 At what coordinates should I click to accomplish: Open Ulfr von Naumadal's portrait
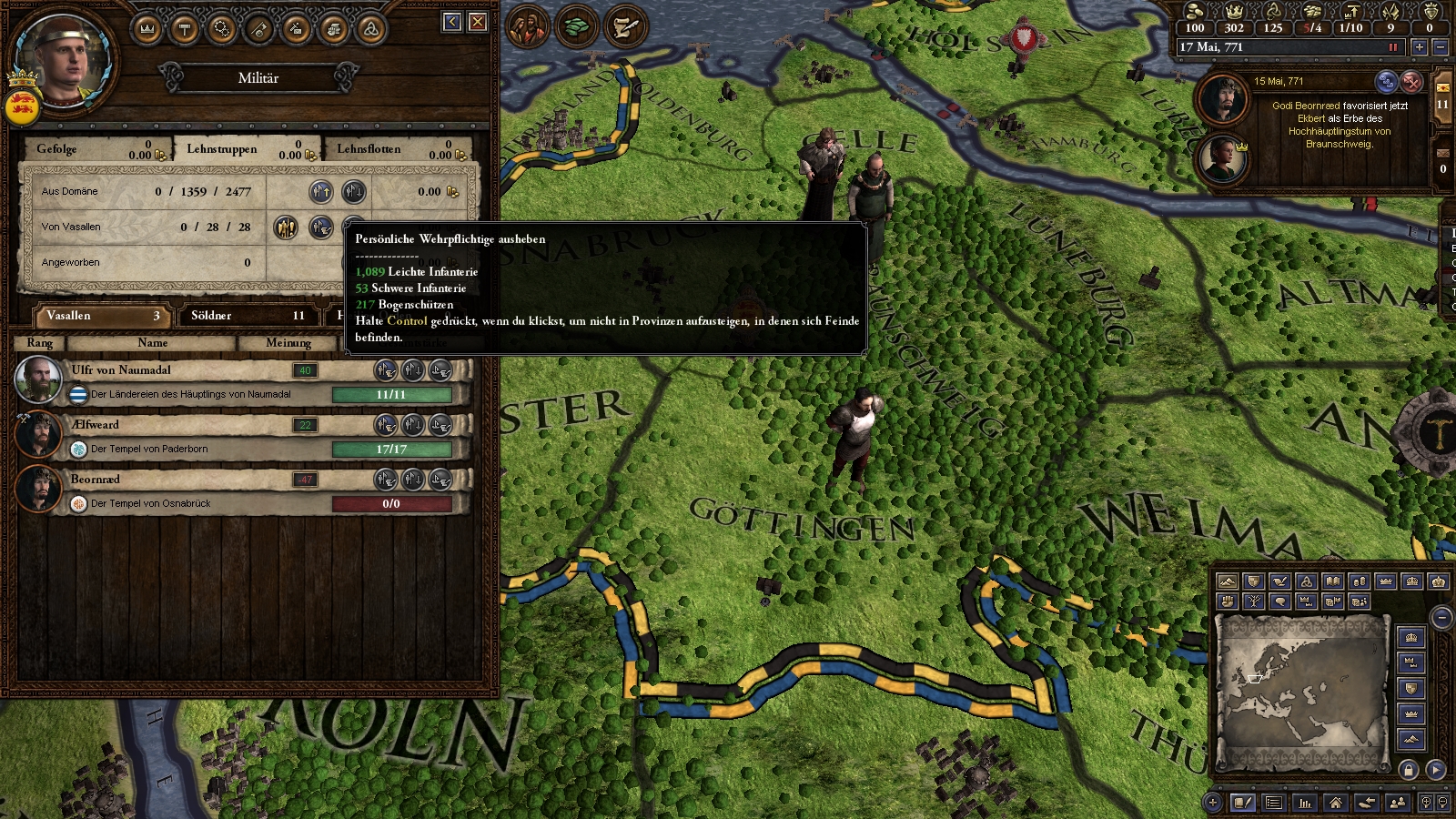click(x=39, y=379)
